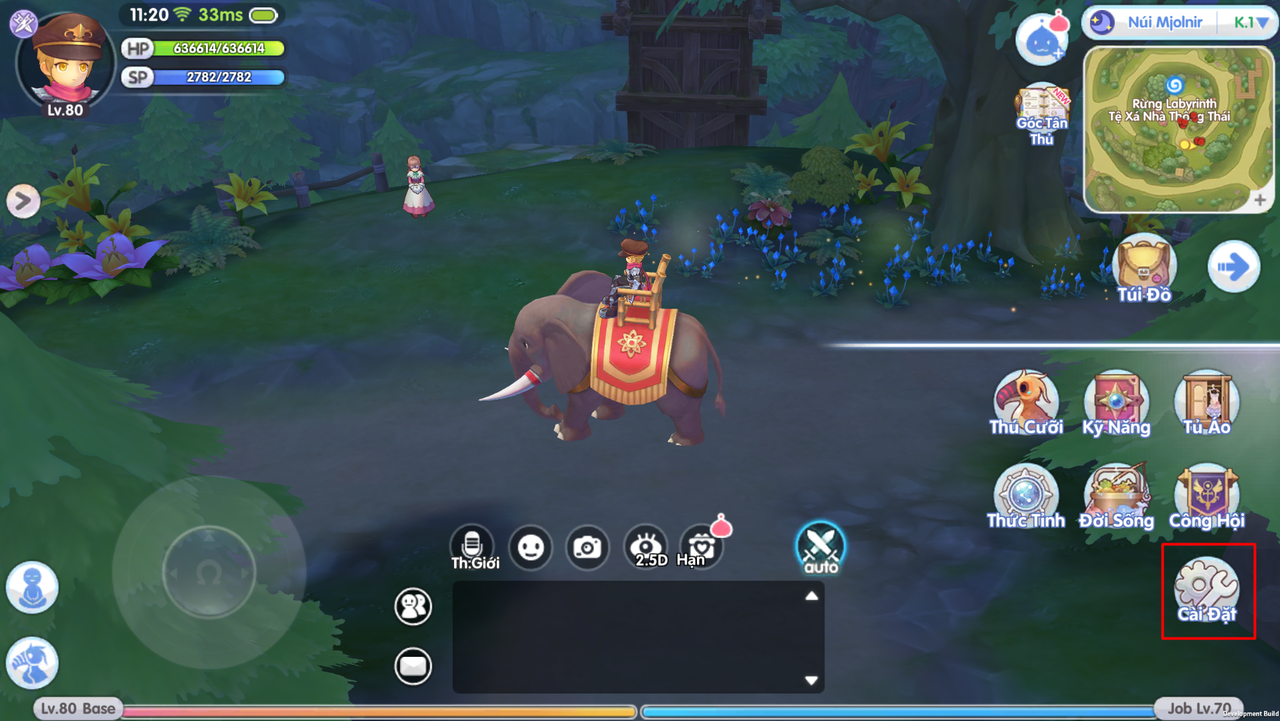The width and height of the screenshot is (1280, 721).
Task: Open the Thú Cưỡi mount panel
Action: 1026,401
